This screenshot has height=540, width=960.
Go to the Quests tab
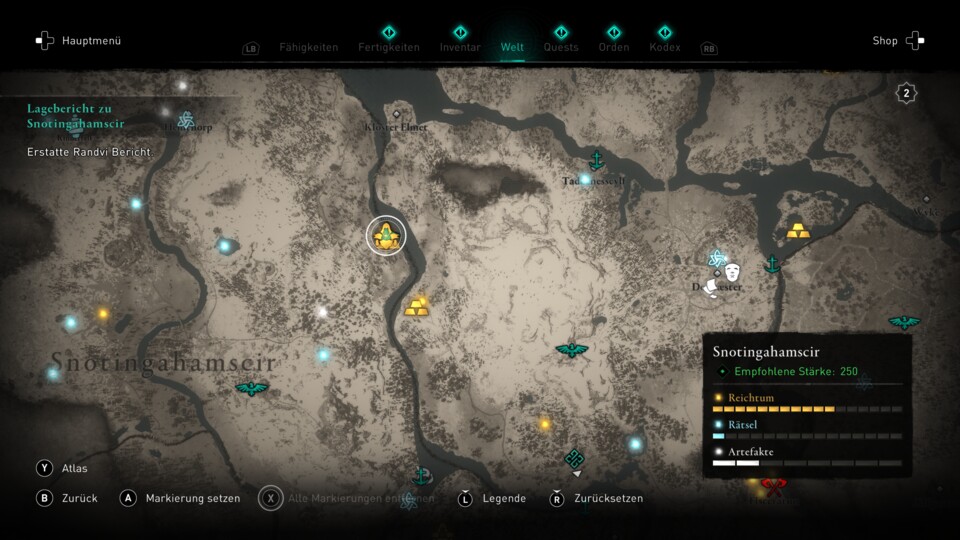[561, 47]
